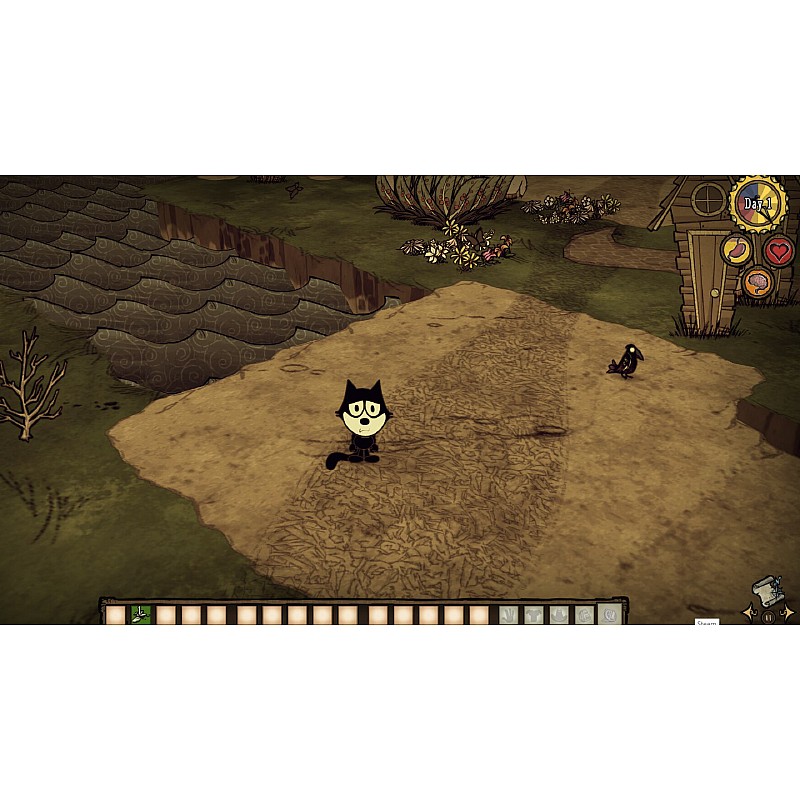This screenshot has height=800, width=800.
Task: Rotate the camera with the left arrow
Action: (747, 611)
